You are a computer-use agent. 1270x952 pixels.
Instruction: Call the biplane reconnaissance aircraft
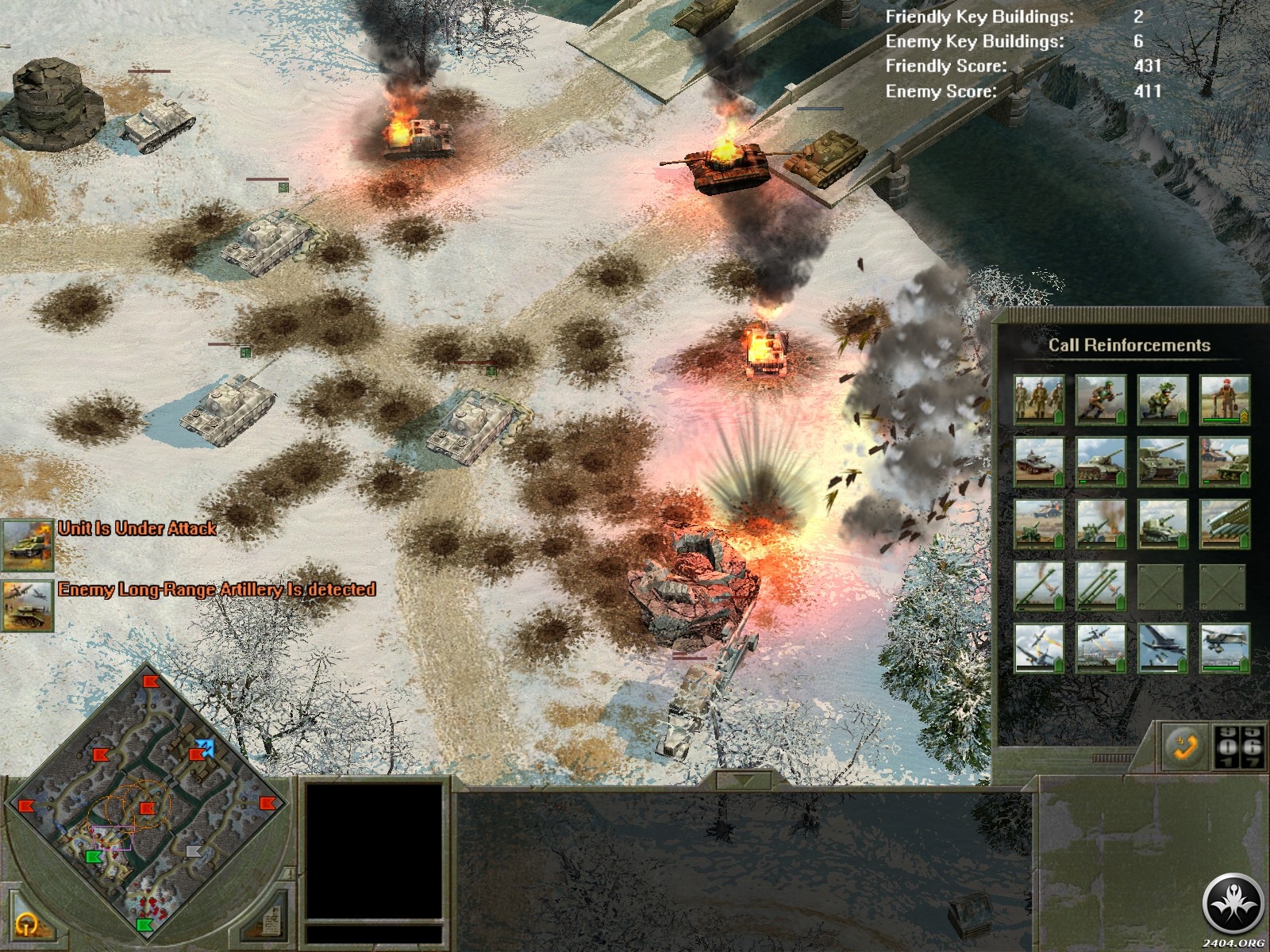click(x=1224, y=648)
